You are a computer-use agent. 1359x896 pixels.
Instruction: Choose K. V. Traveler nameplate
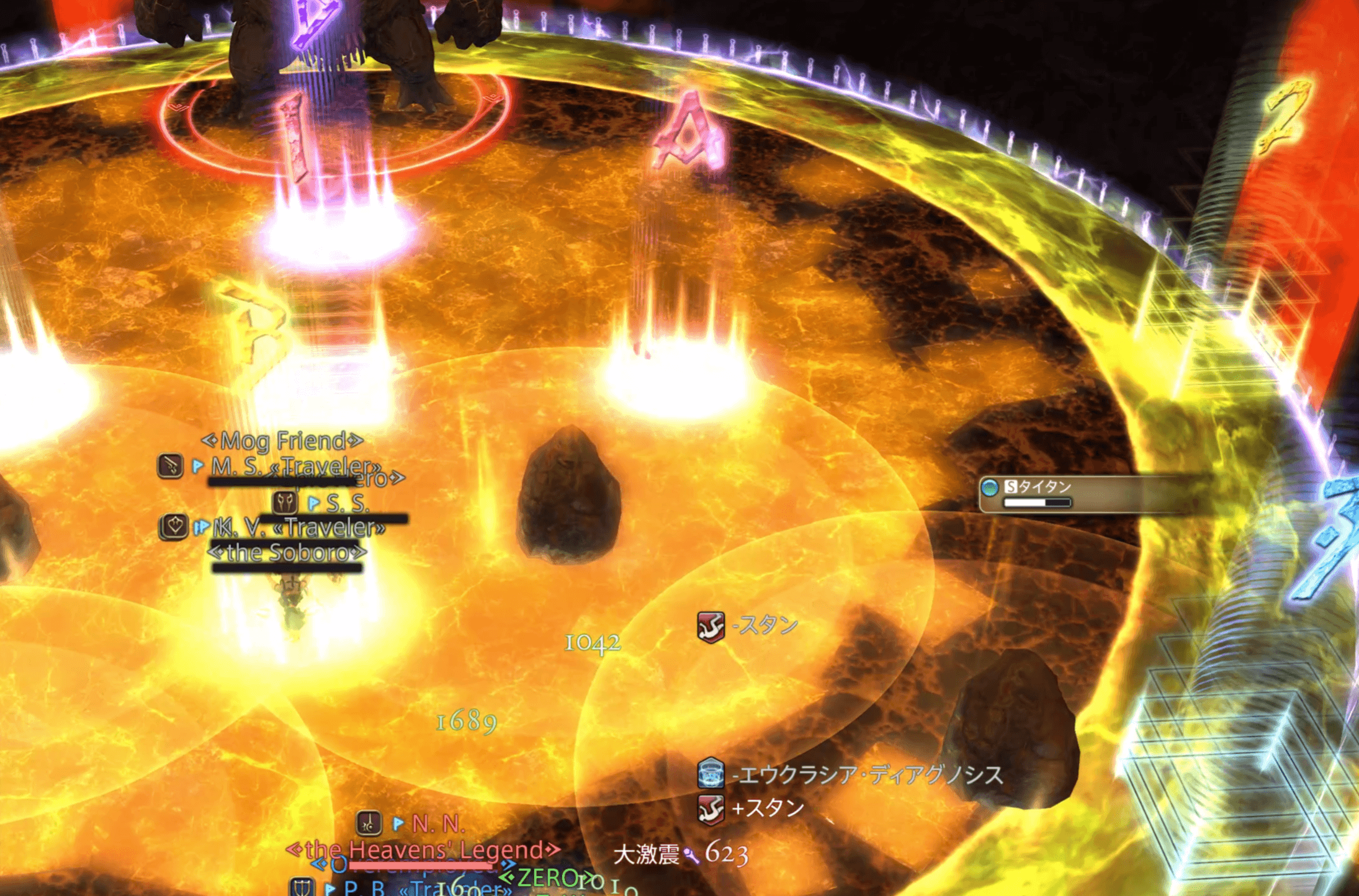pyautogui.click(x=299, y=528)
